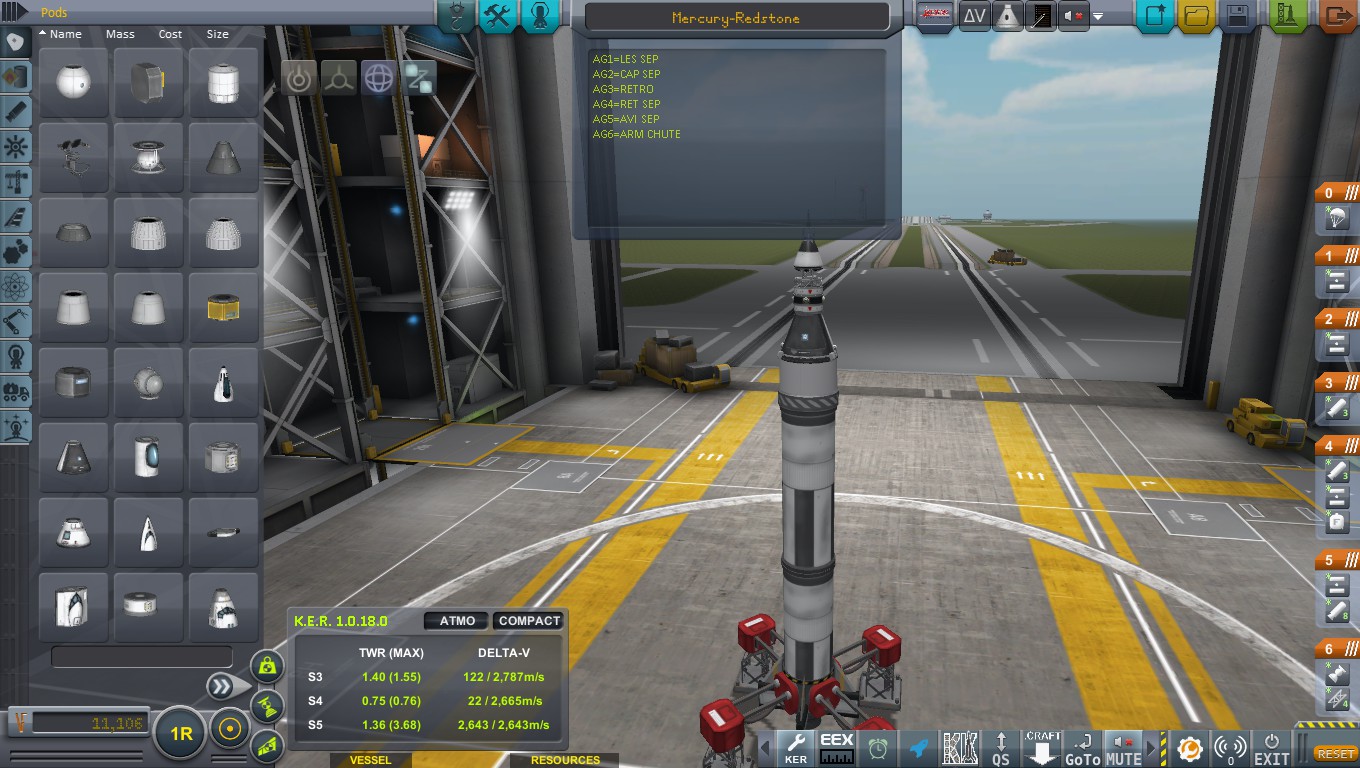The image size is (1360, 768).
Task: Open the load craft folder button
Action: (1195, 17)
